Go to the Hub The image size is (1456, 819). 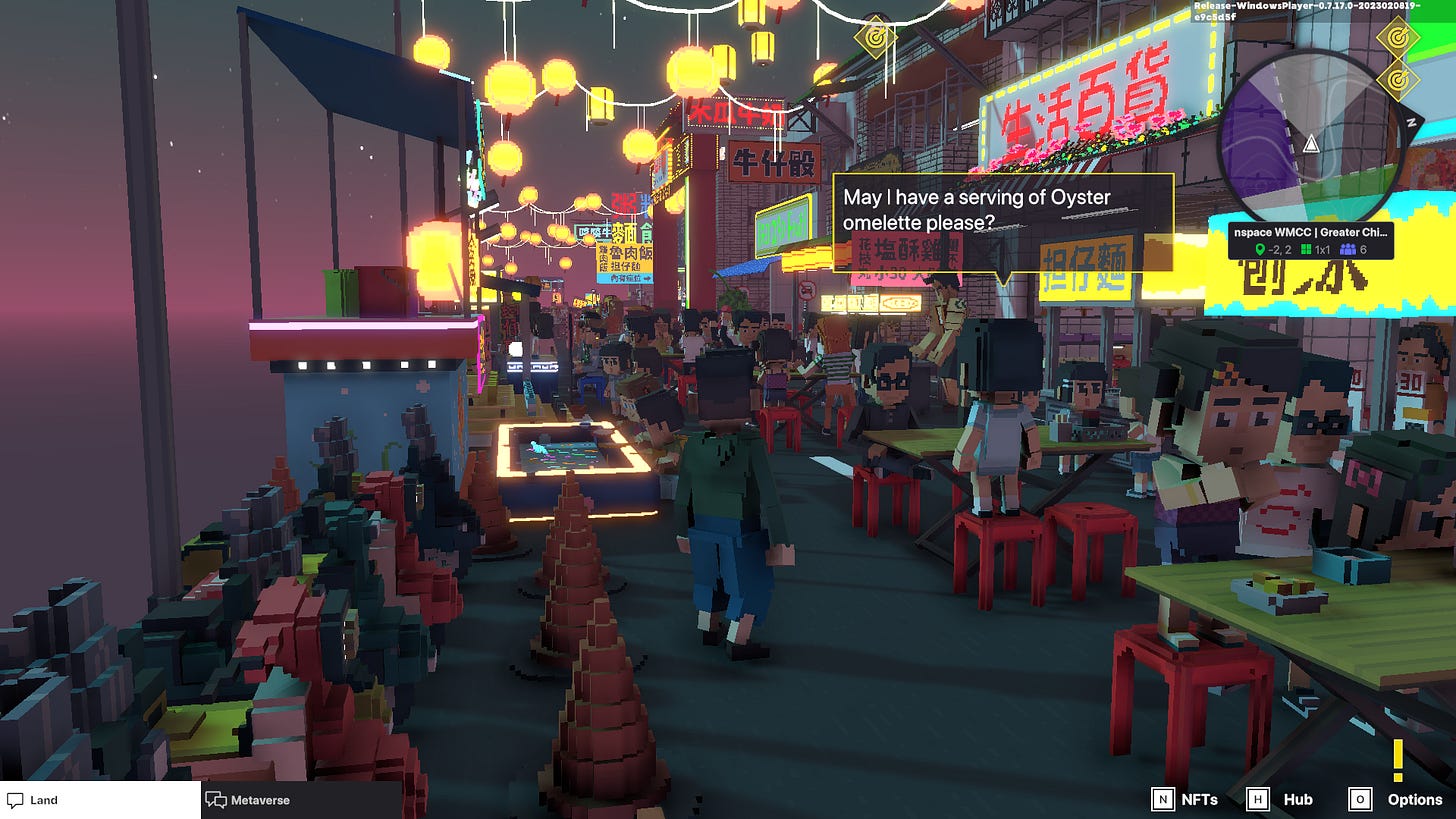(1280, 799)
